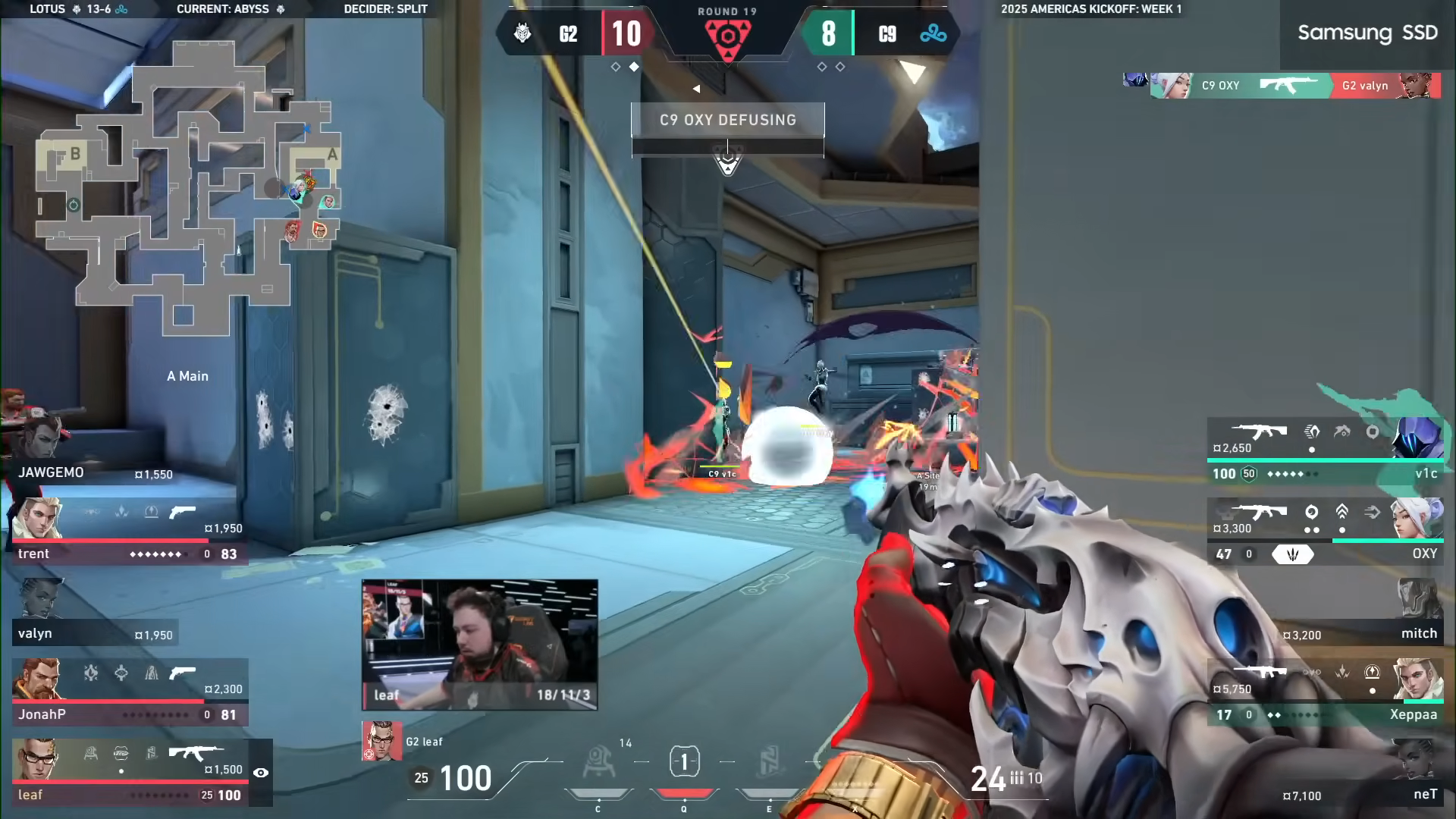Click the G2 team logo

[522, 33]
